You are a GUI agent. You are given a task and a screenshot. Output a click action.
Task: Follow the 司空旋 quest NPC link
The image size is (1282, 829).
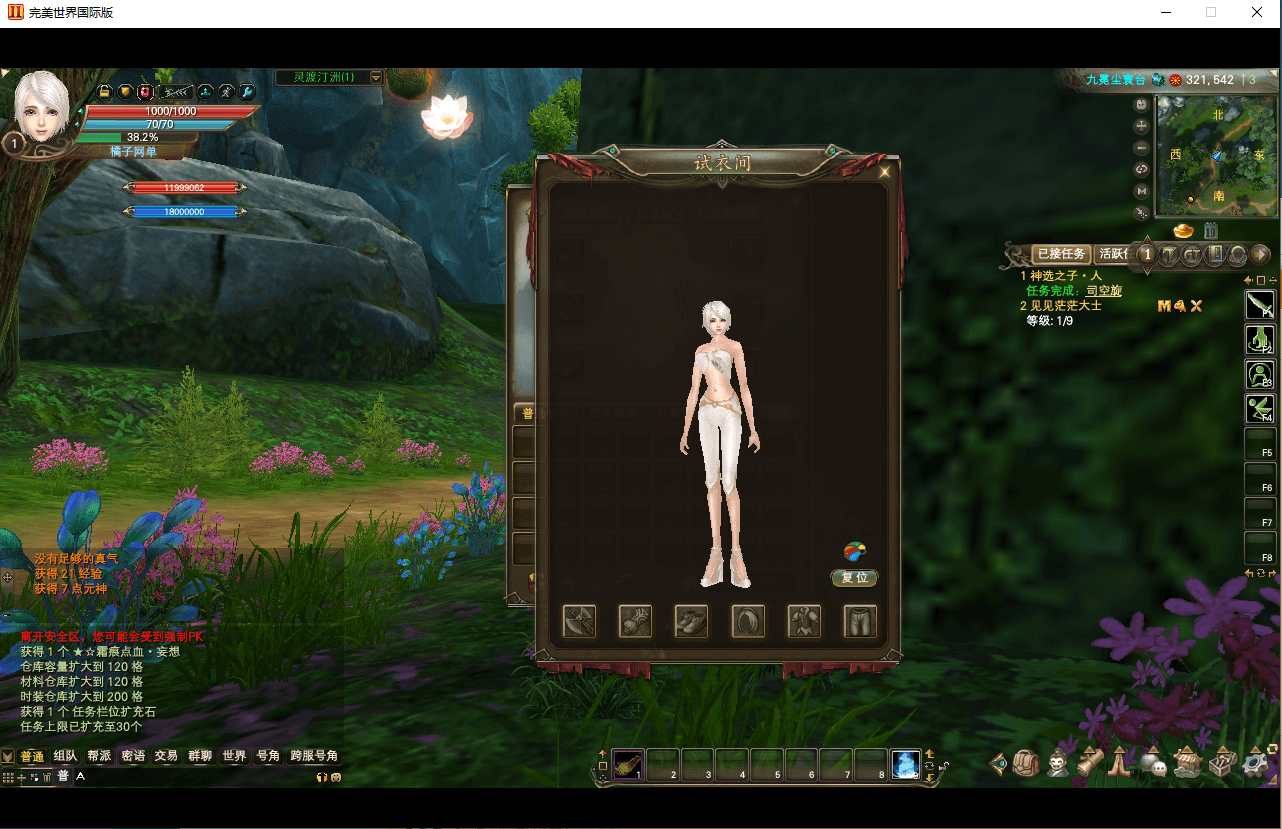coord(1104,291)
